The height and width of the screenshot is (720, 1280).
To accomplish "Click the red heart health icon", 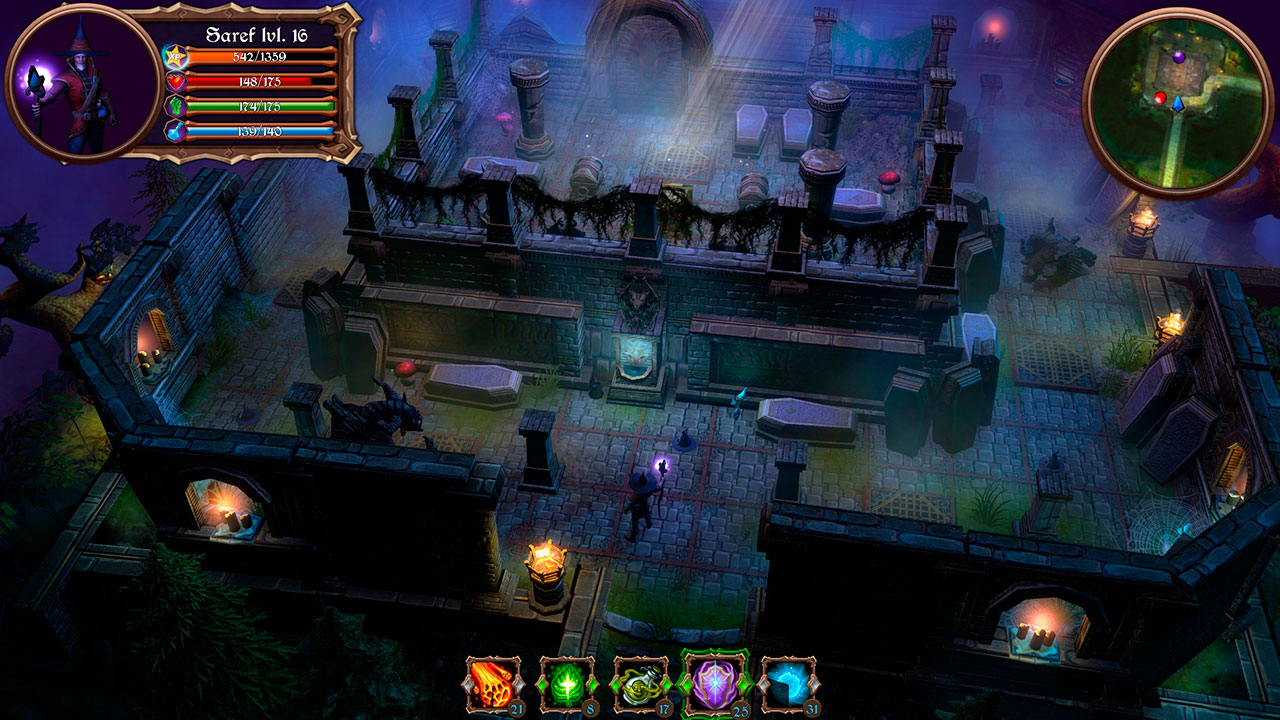I will tap(176, 80).
